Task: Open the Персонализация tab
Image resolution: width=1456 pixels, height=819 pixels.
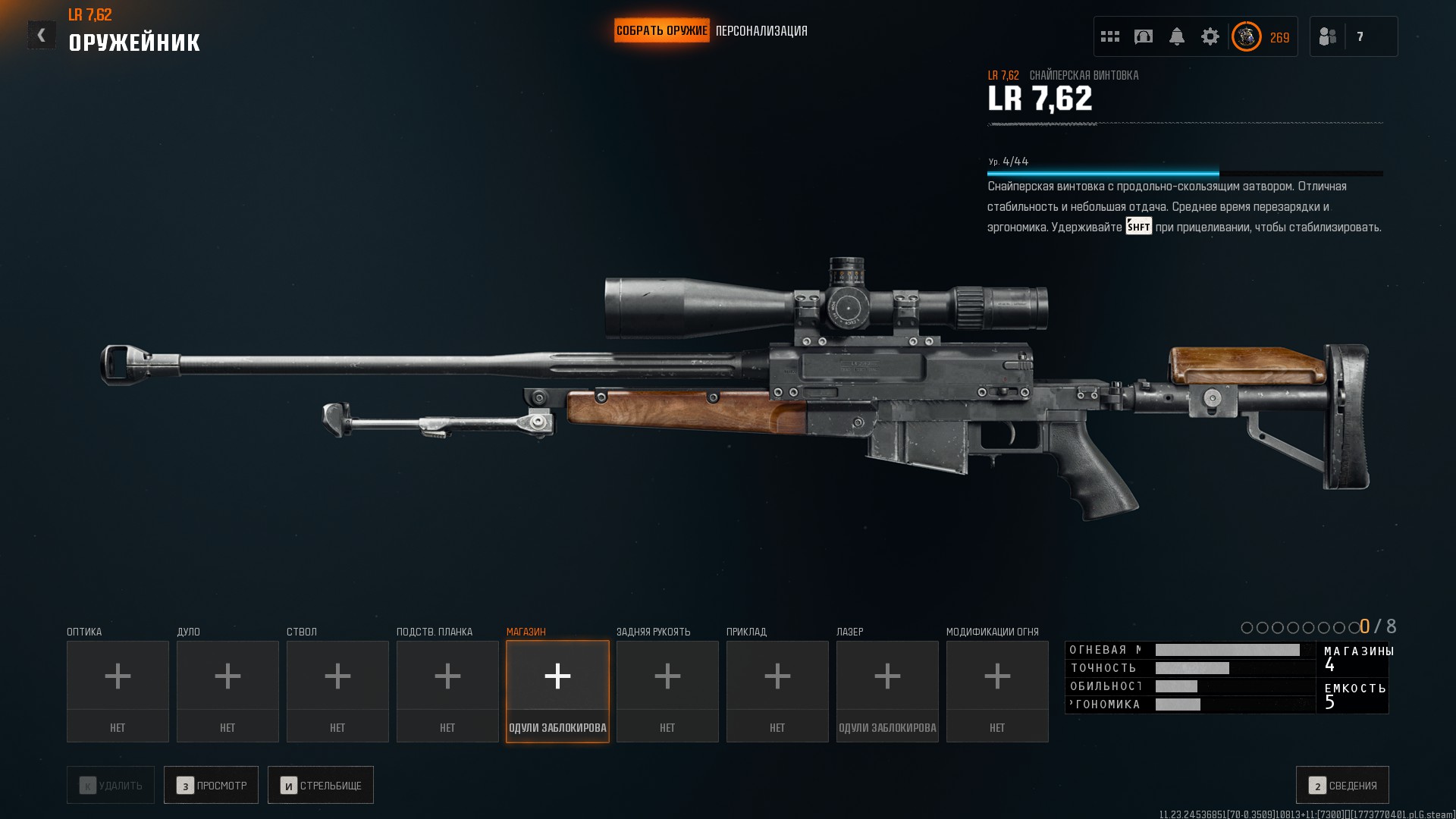Action: (x=761, y=31)
